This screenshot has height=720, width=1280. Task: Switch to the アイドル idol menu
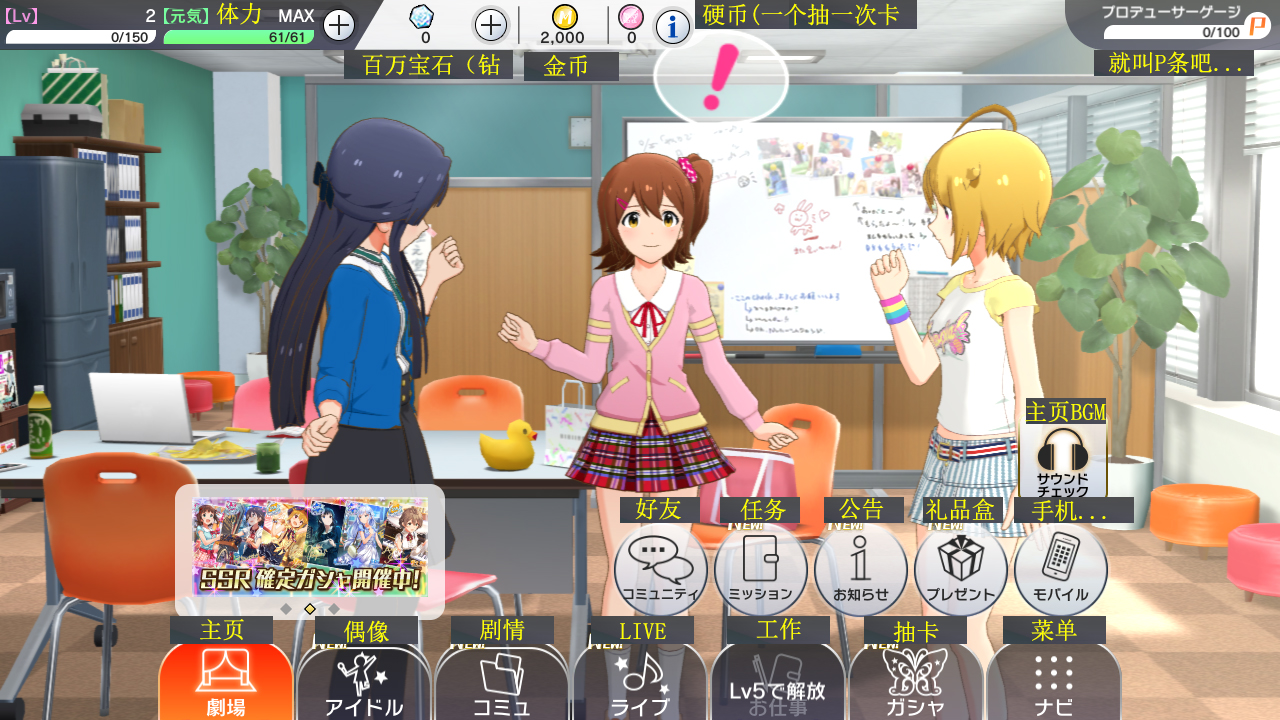(364, 684)
